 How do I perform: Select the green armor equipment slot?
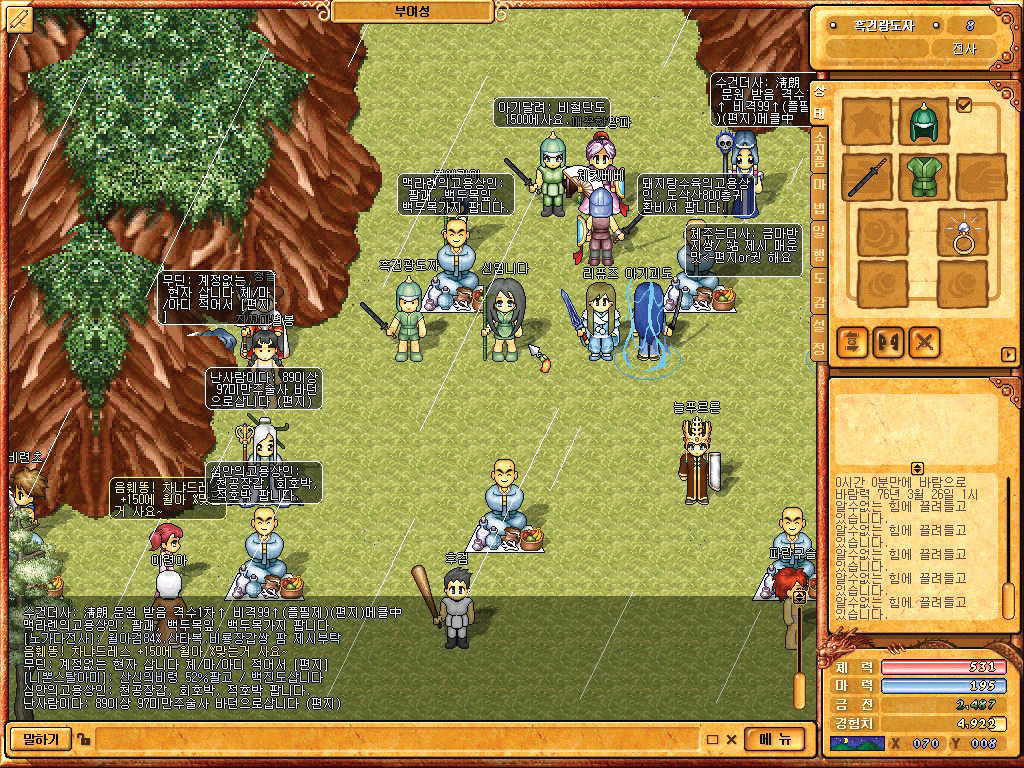point(922,176)
